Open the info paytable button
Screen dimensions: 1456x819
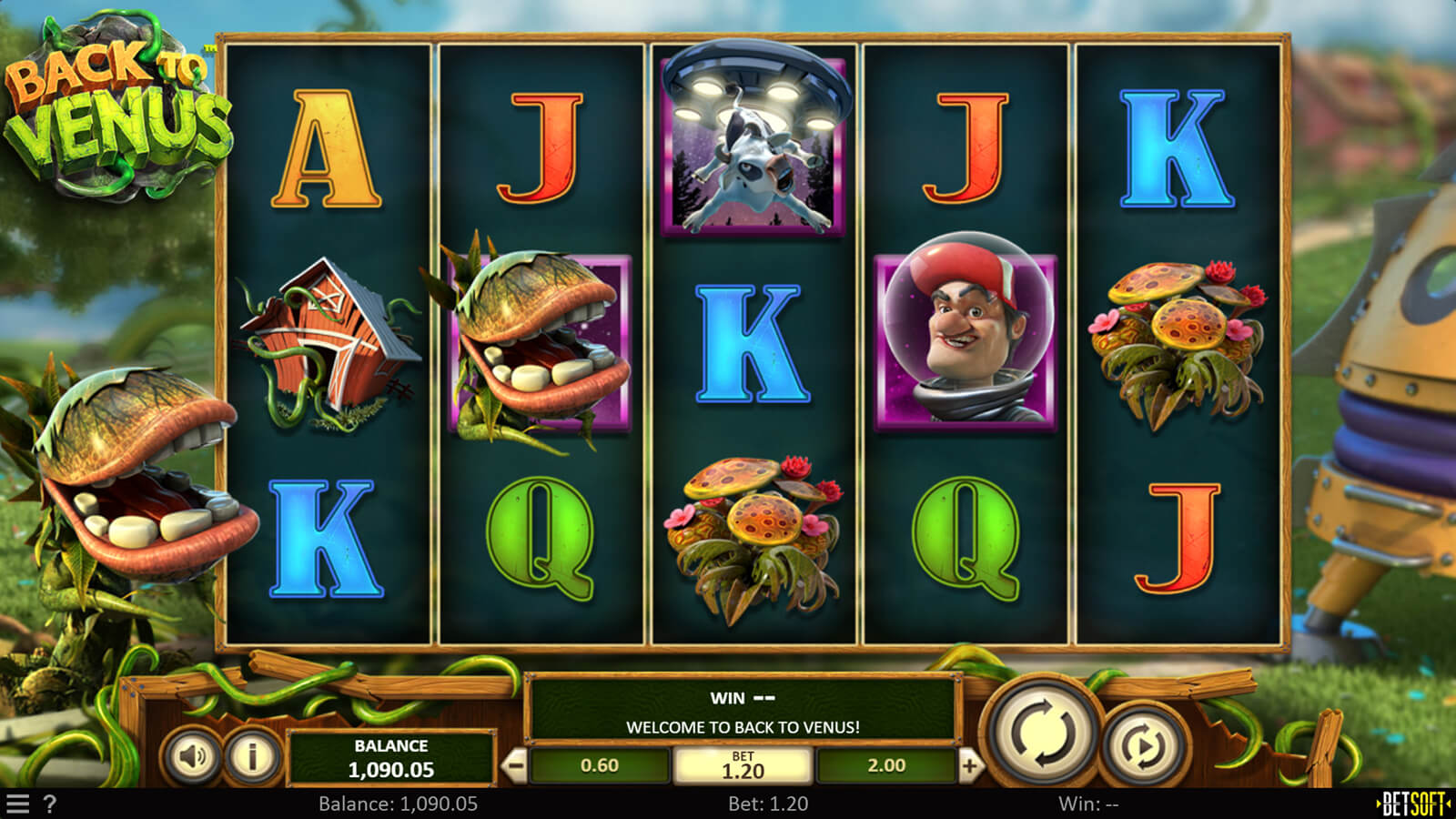pos(252,755)
